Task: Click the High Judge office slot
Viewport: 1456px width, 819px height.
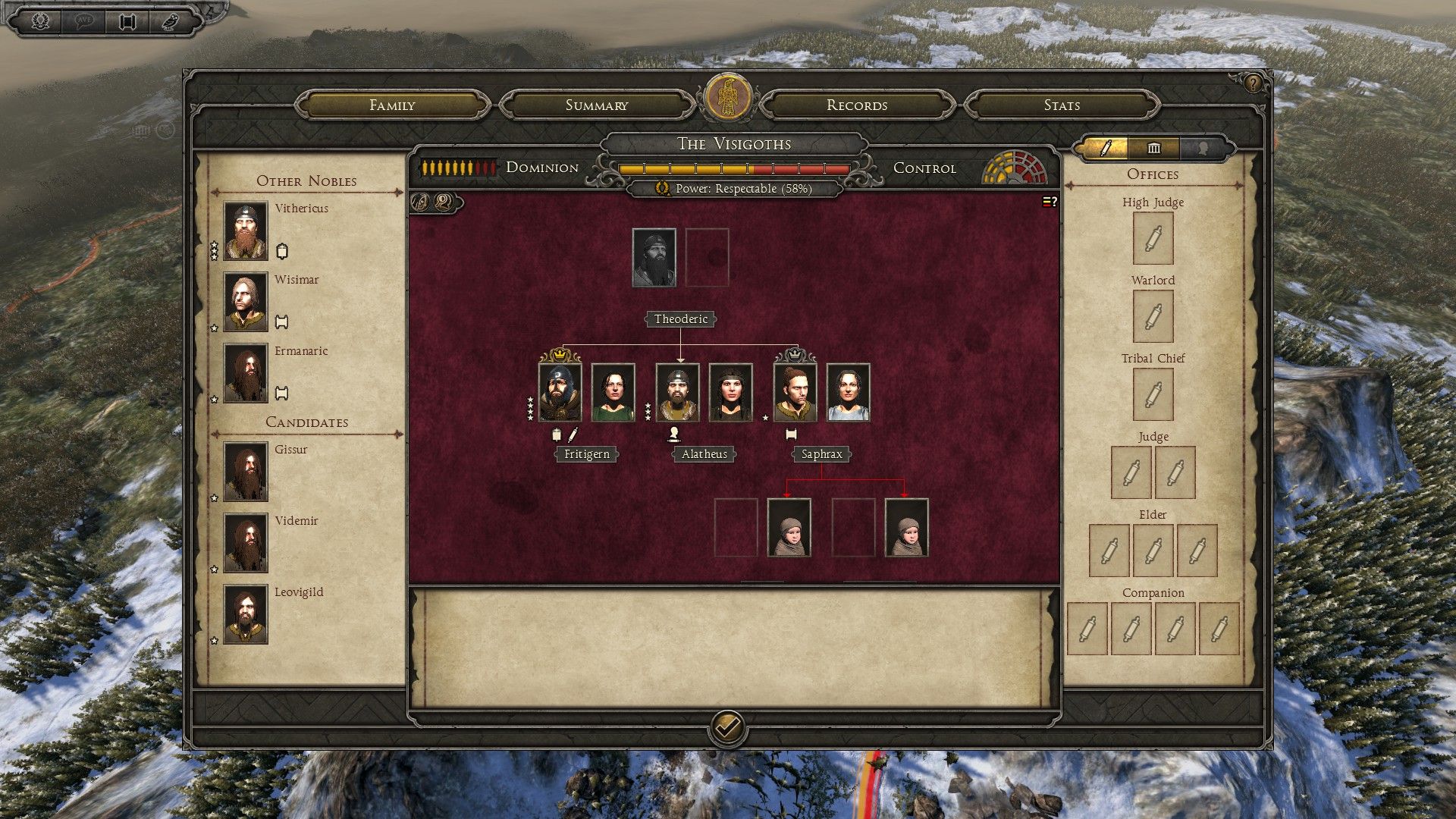Action: click(x=1153, y=239)
